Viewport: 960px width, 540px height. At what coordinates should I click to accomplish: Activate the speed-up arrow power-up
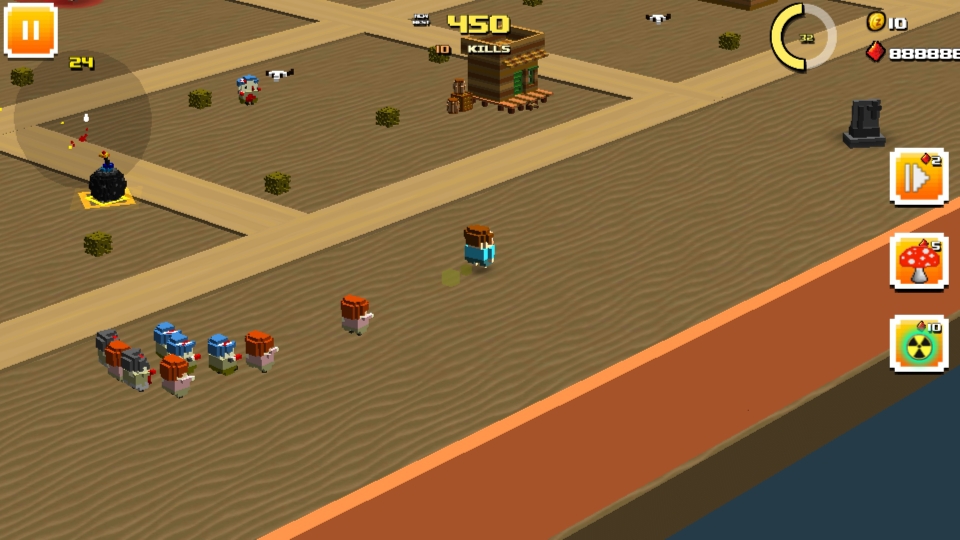click(x=918, y=178)
